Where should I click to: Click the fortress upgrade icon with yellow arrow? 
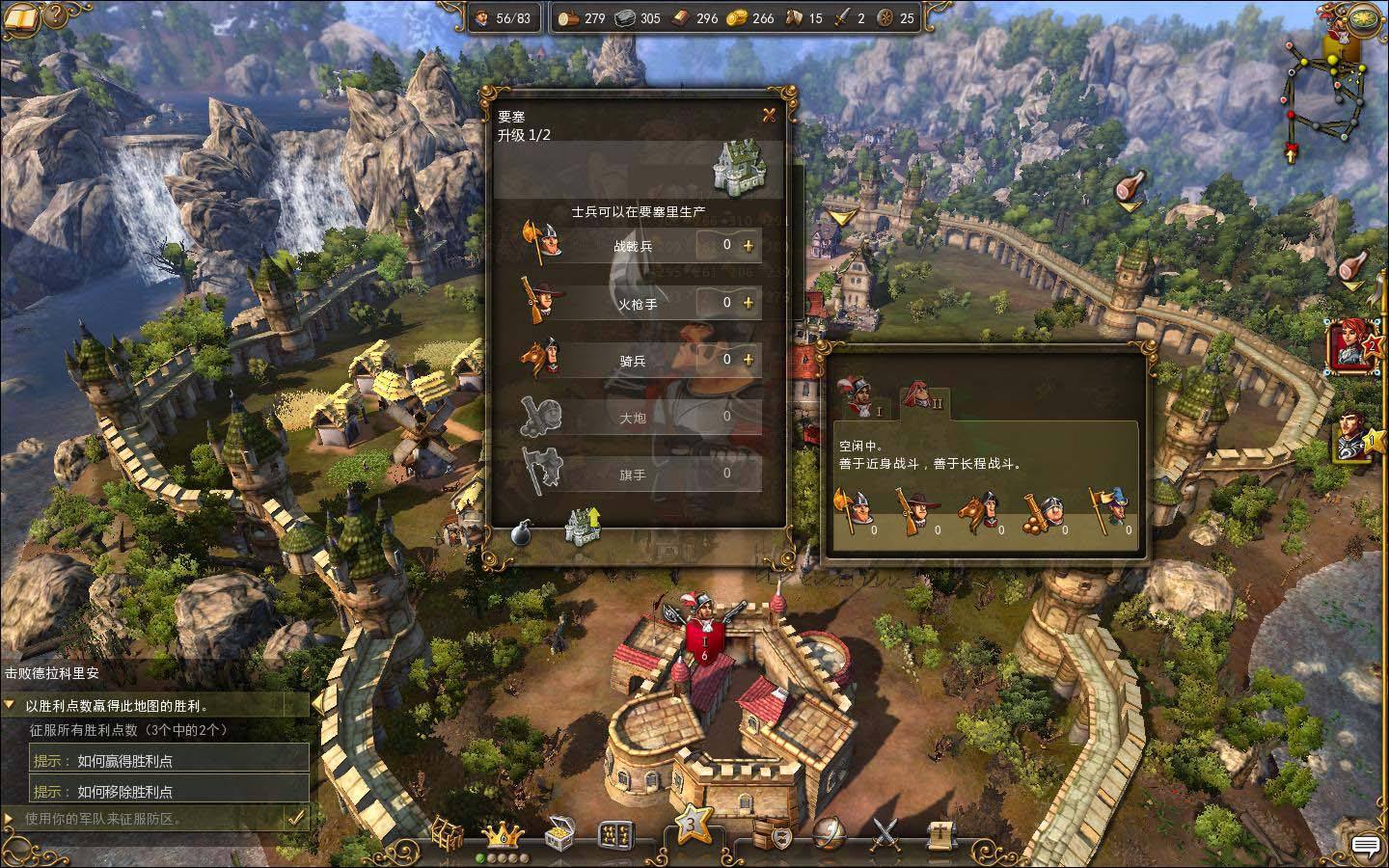click(x=583, y=527)
